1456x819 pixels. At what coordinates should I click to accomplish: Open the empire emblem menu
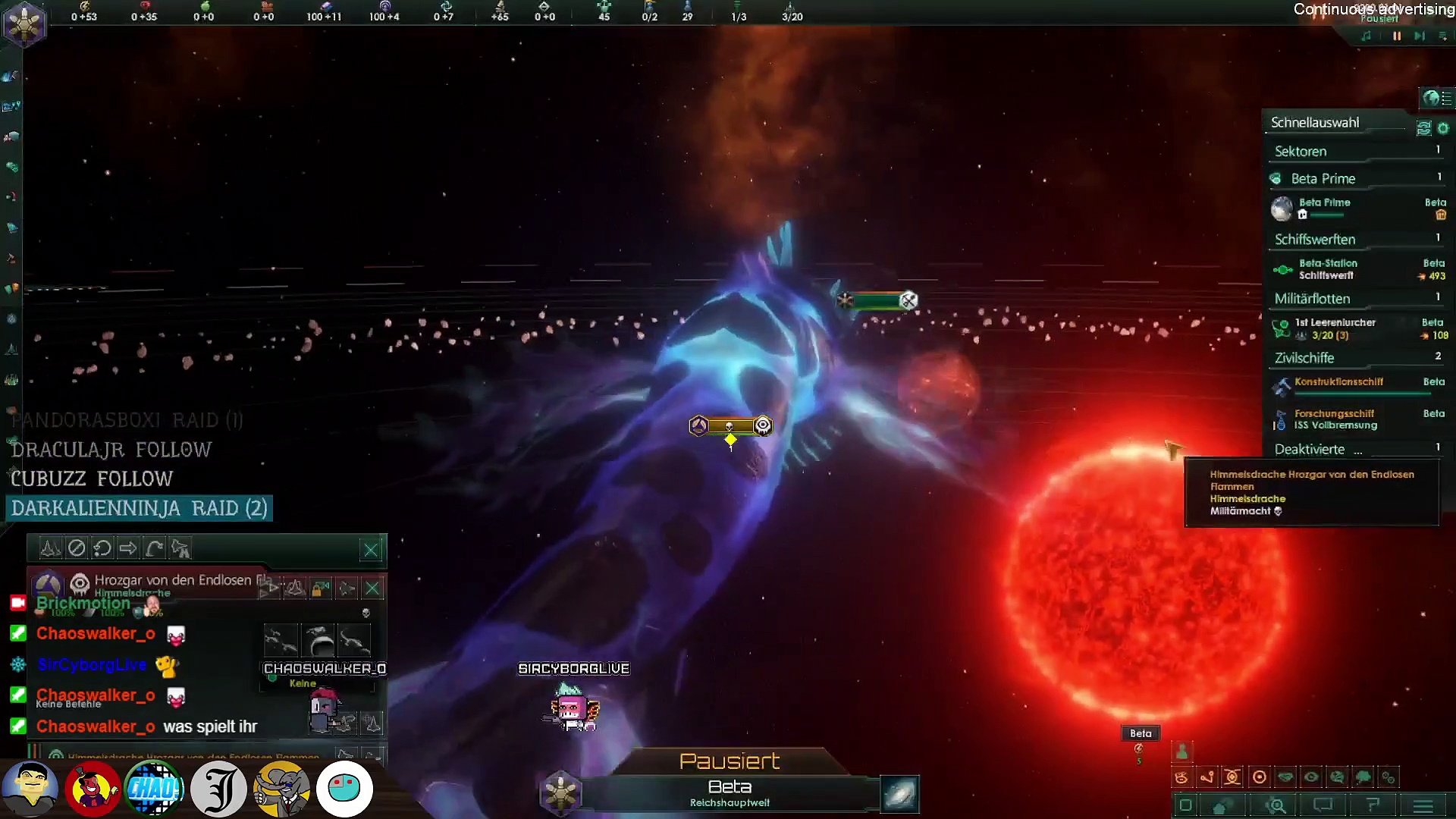24,24
